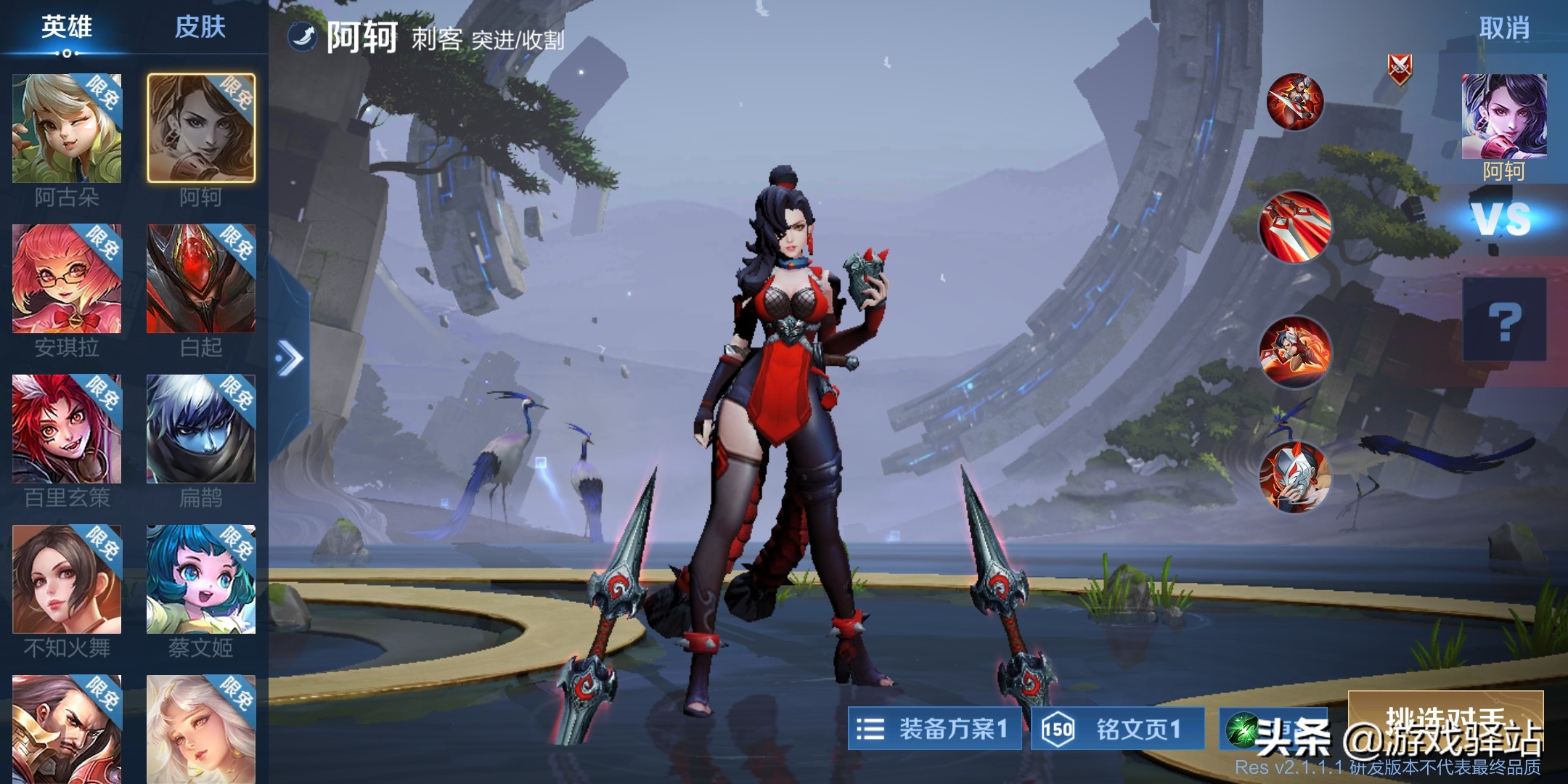
Task: Switch to the 皮肤 skins tab
Action: point(200,28)
